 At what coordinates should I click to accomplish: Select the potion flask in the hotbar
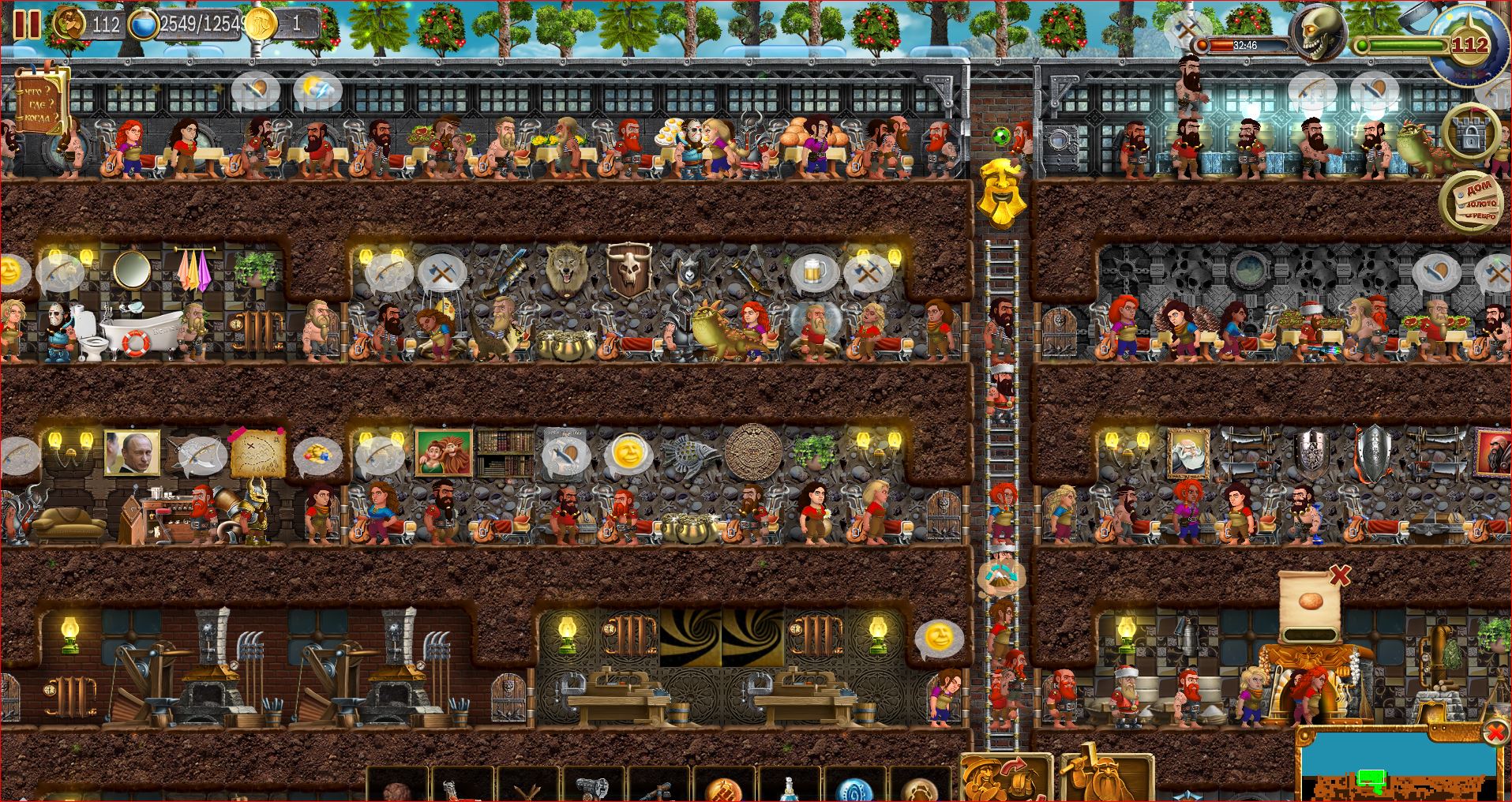788,788
